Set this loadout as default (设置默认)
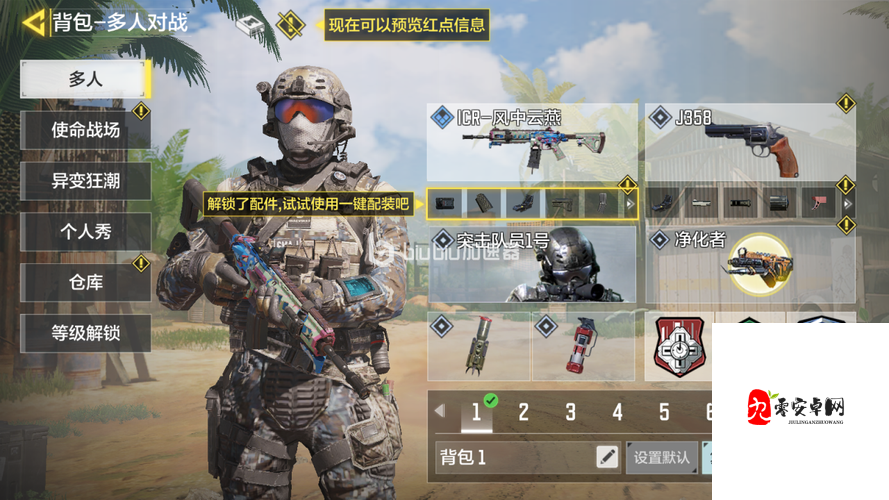 point(662,458)
